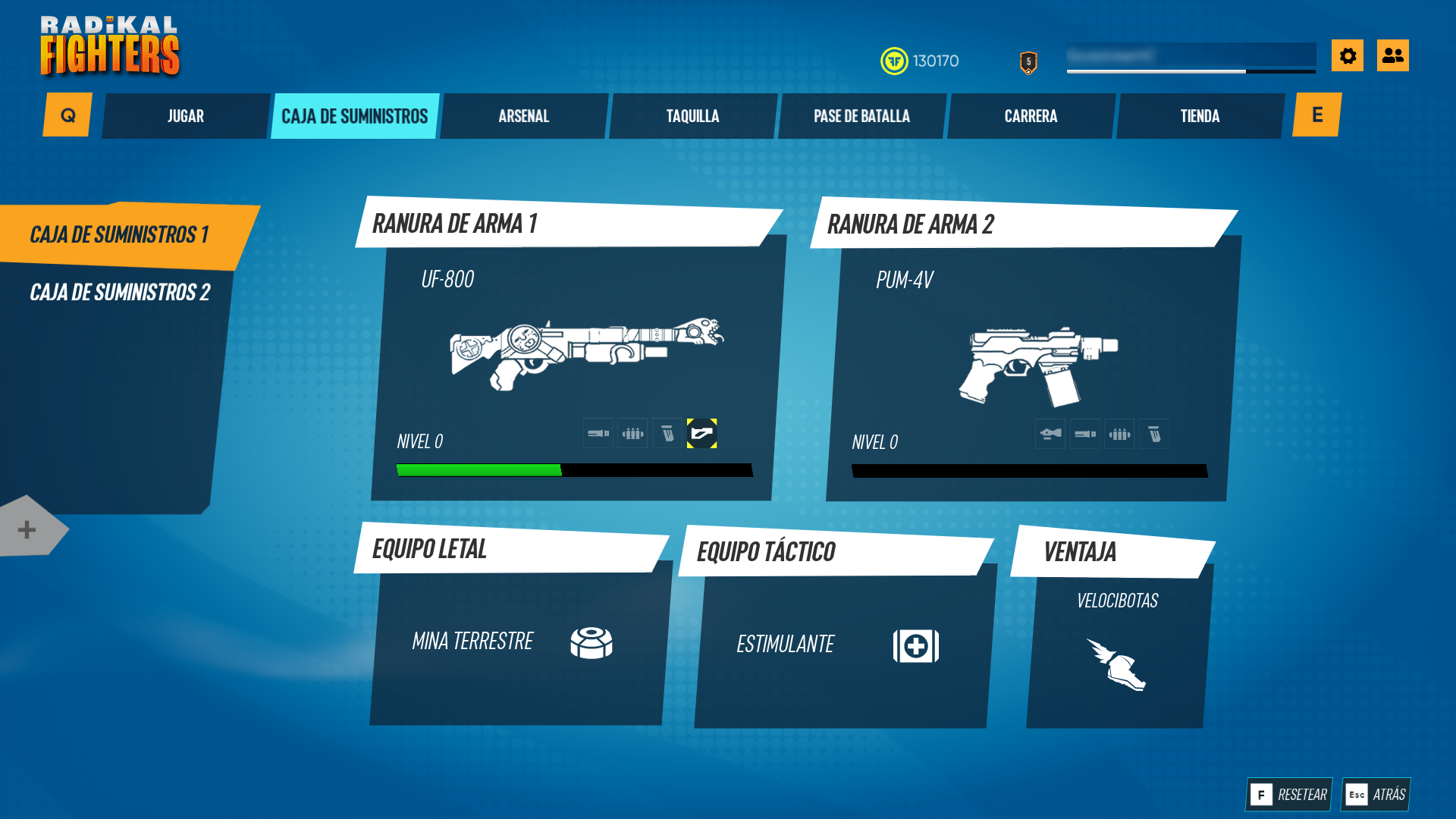The width and height of the screenshot is (1456, 819).
Task: Select the Carrera tab
Action: pyautogui.click(x=1031, y=116)
